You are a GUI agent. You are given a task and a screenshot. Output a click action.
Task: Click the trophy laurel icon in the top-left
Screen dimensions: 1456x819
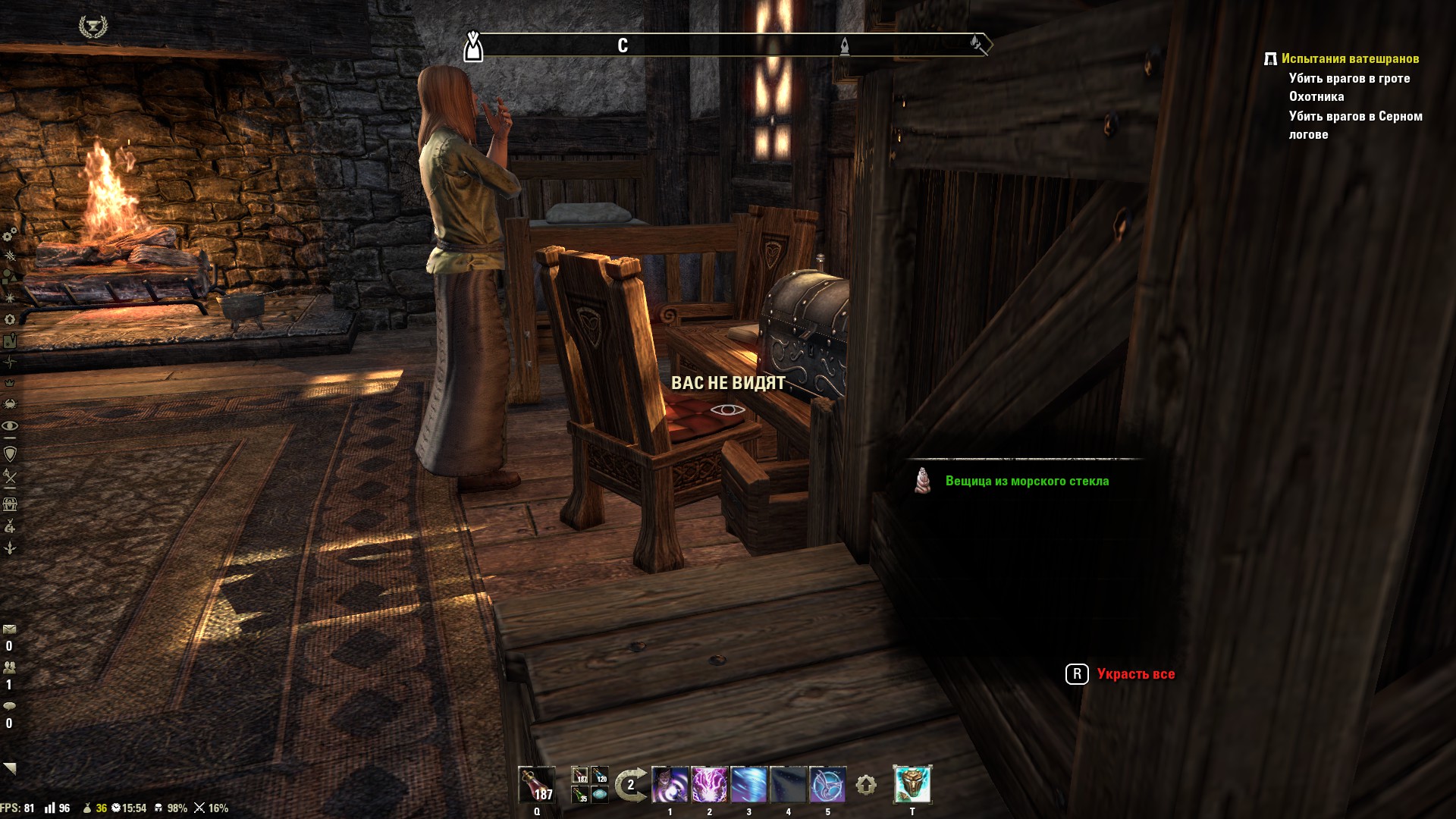point(93,27)
